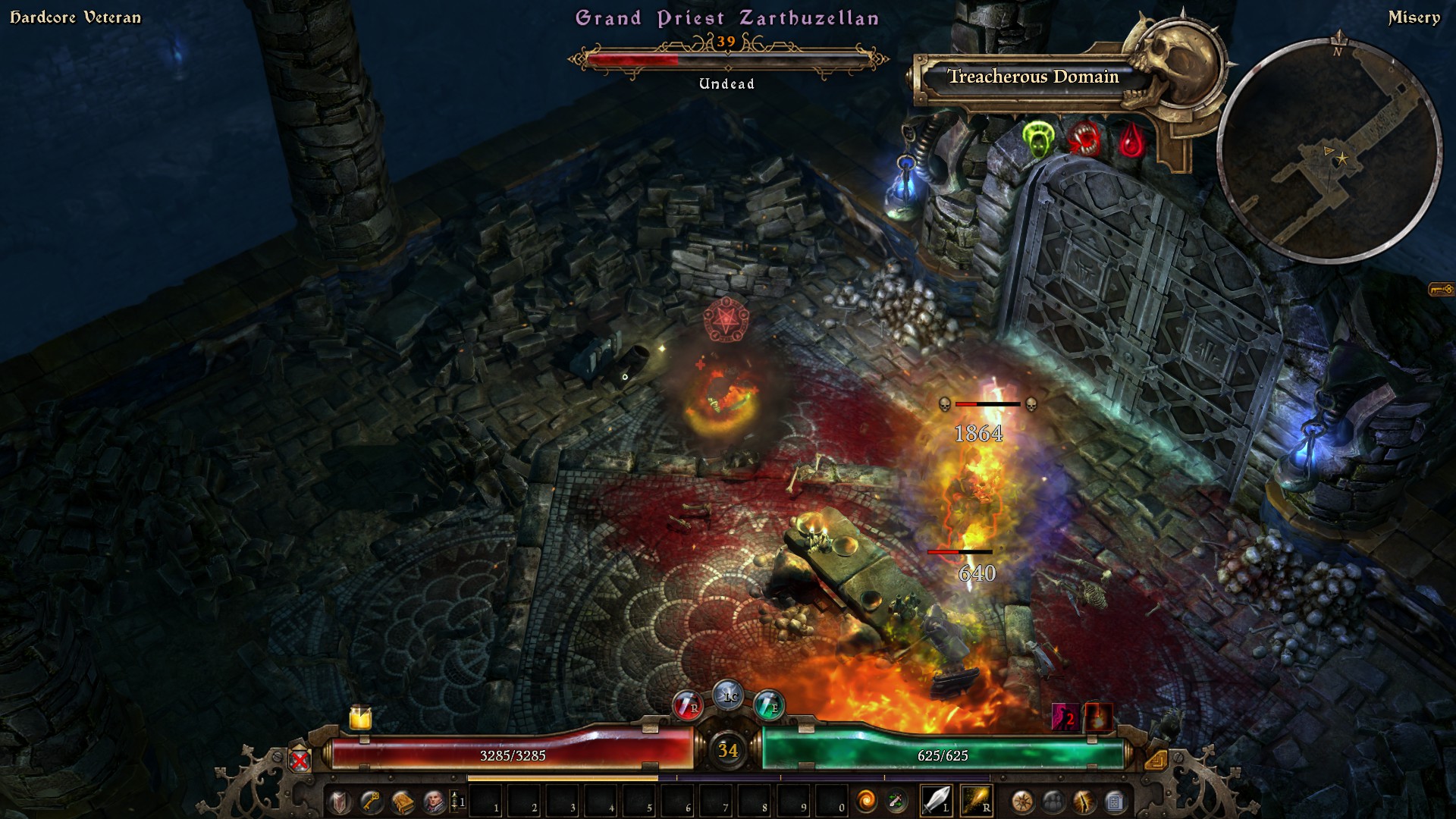
Task: Click the orange slash skills icon
Action: pyautogui.click(x=1084, y=802)
